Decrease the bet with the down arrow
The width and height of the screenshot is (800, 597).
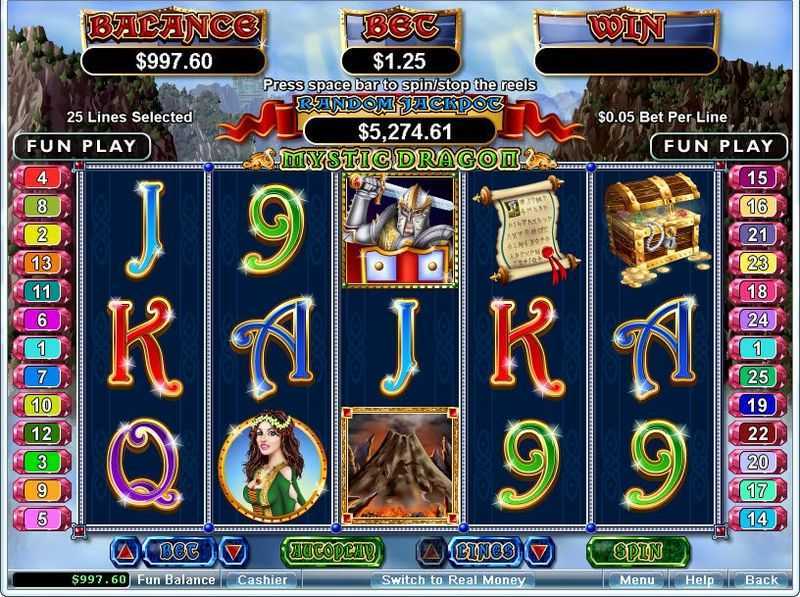click(231, 551)
